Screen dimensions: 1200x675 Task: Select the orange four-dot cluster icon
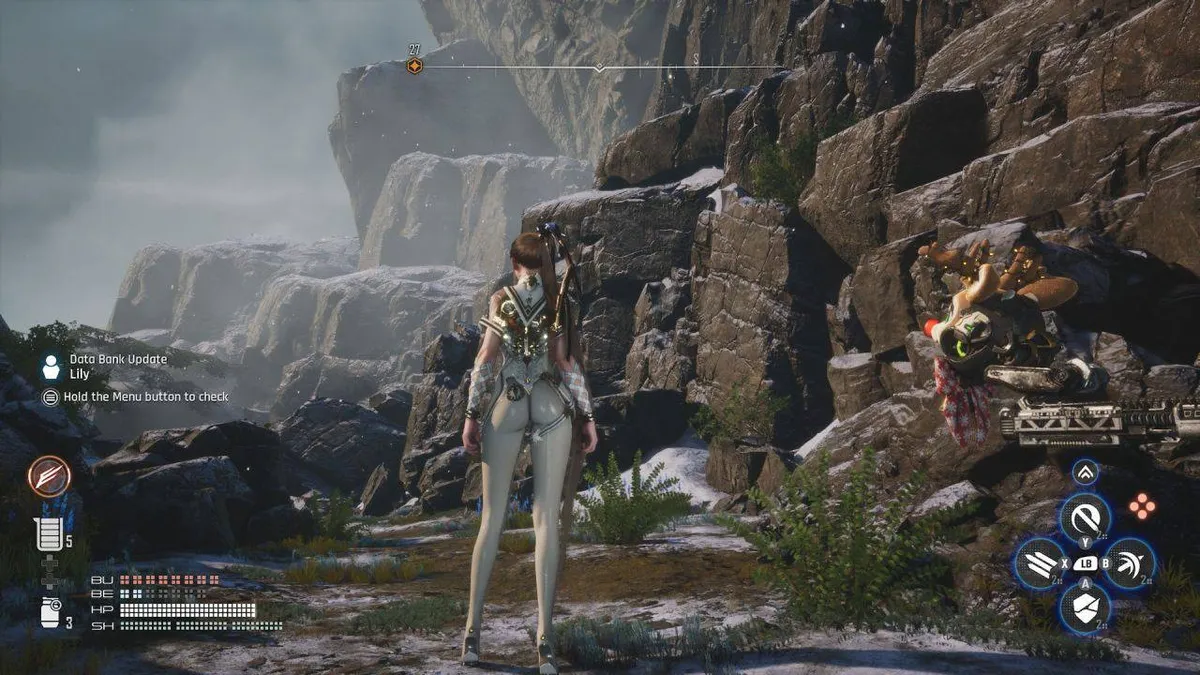pyautogui.click(x=1142, y=506)
